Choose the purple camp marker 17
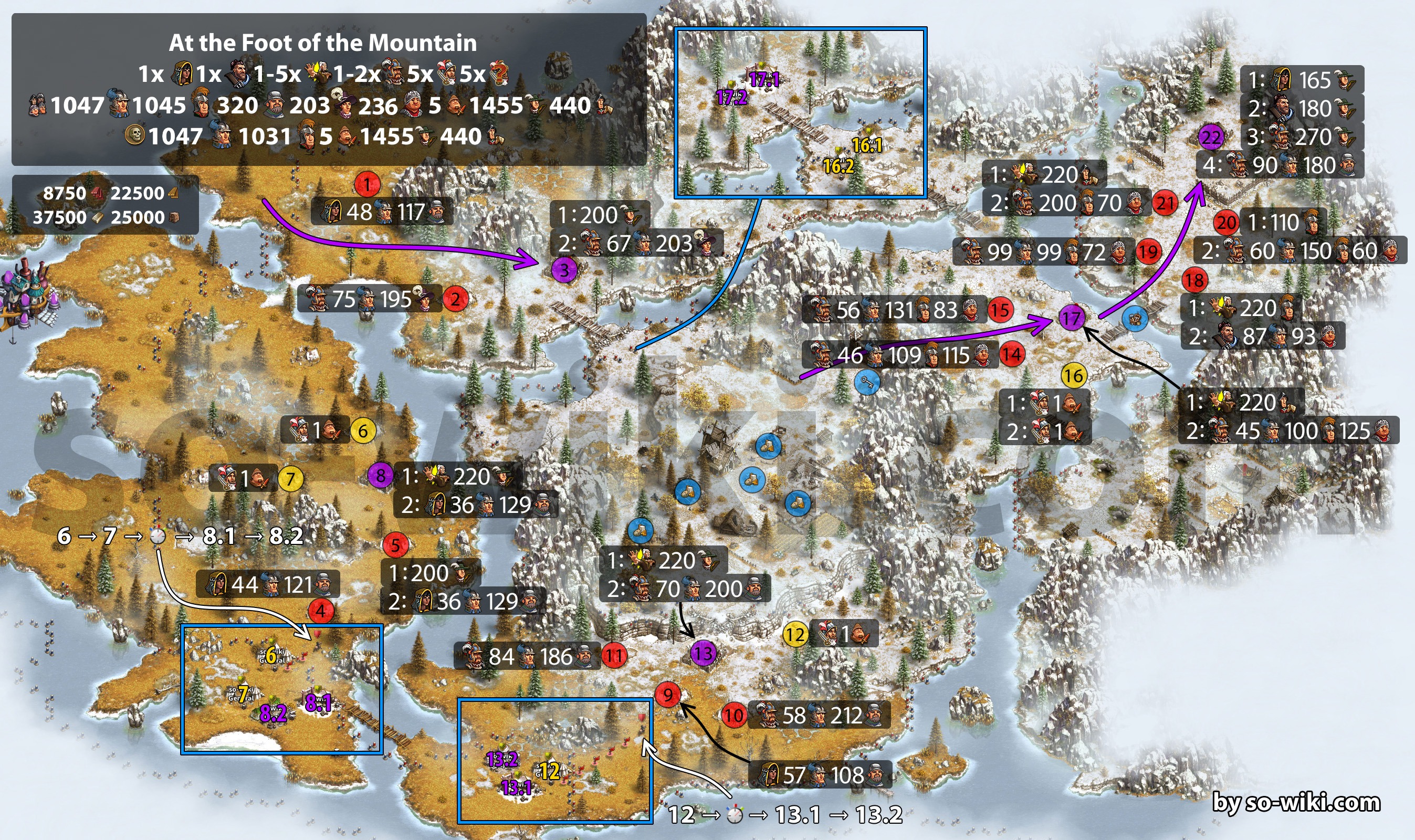The image size is (1415, 840). (1072, 318)
